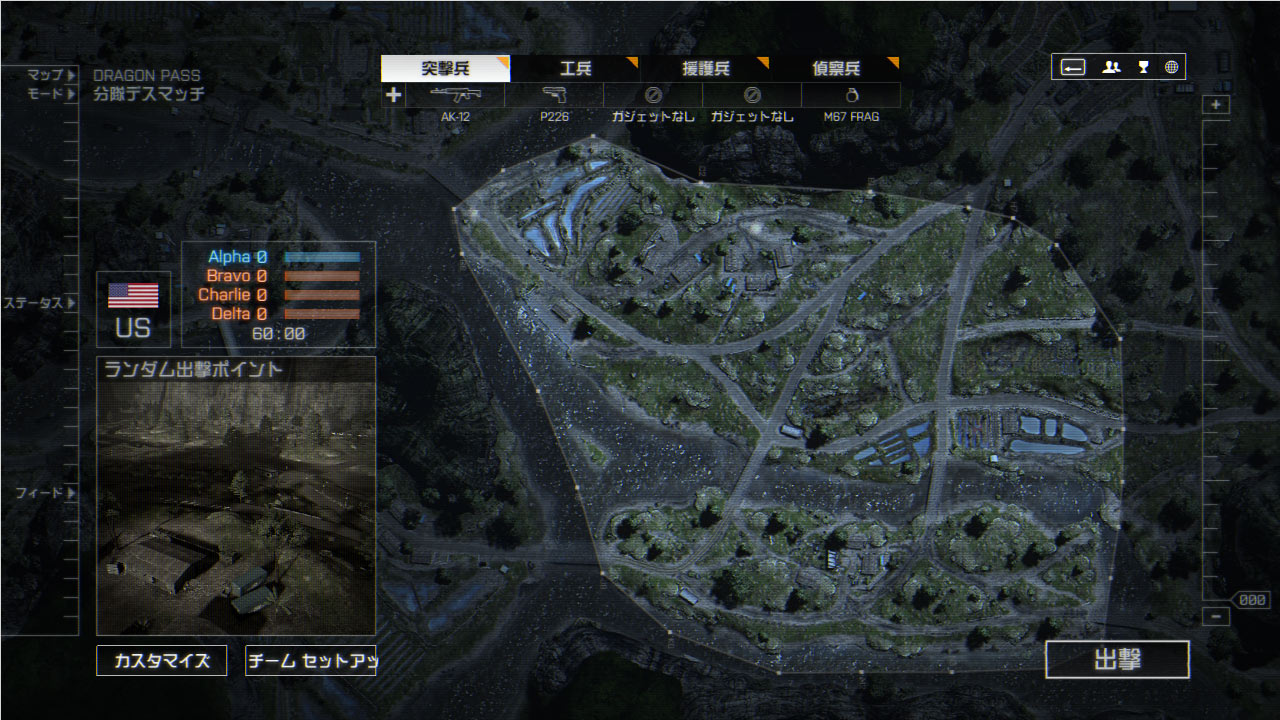Choose the P226 sidearm slot
The height and width of the screenshot is (720, 1280).
point(554,96)
